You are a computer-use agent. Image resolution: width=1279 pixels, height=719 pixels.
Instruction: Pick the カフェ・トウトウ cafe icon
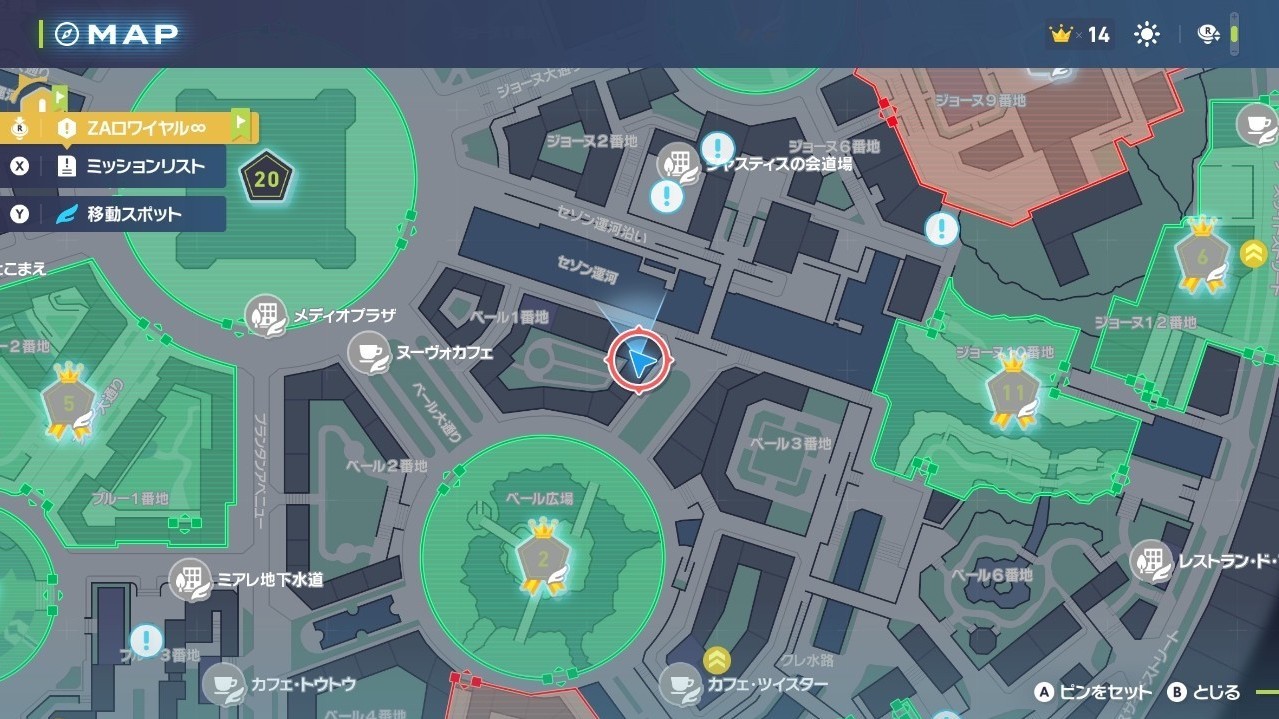pos(222,685)
